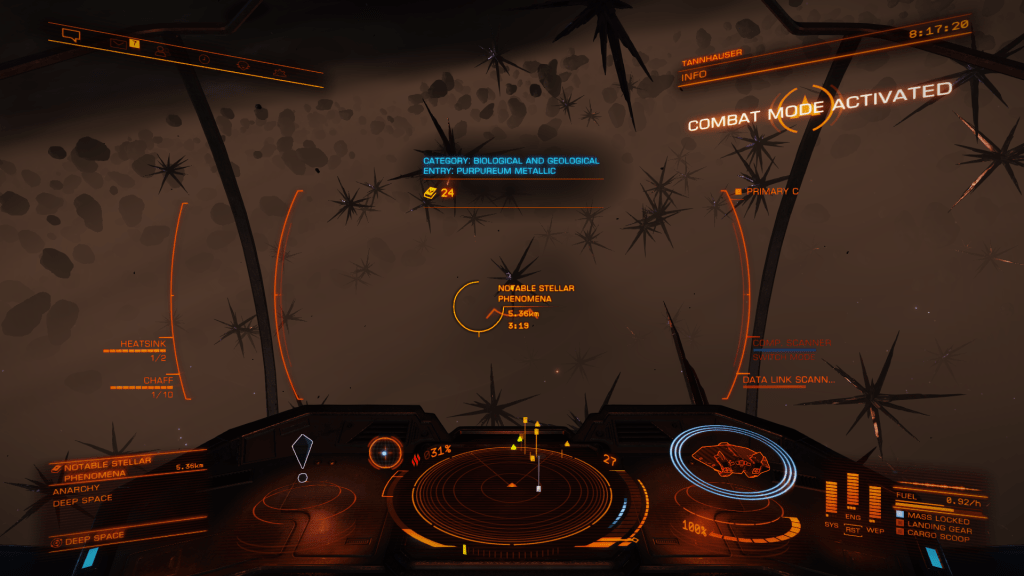The width and height of the screenshot is (1024, 576).
Task: Select the friends contacts icon
Action: [x=161, y=50]
